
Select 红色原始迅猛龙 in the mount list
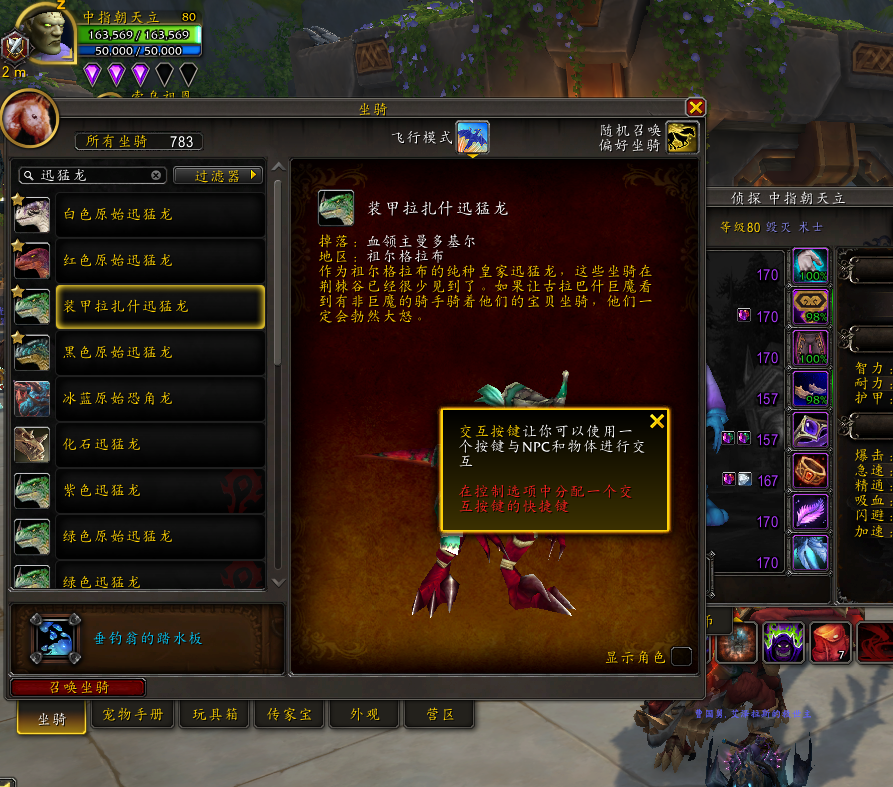139,260
